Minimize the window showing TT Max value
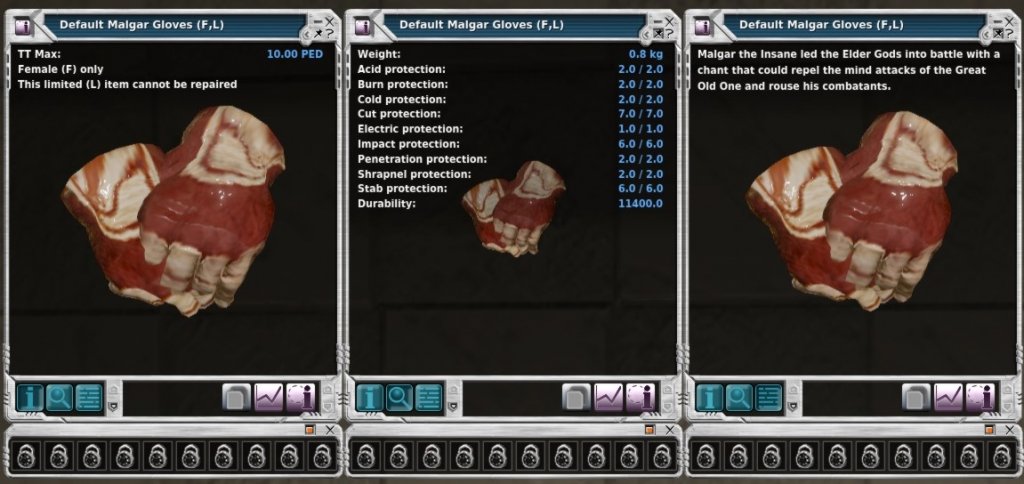 pos(317,20)
